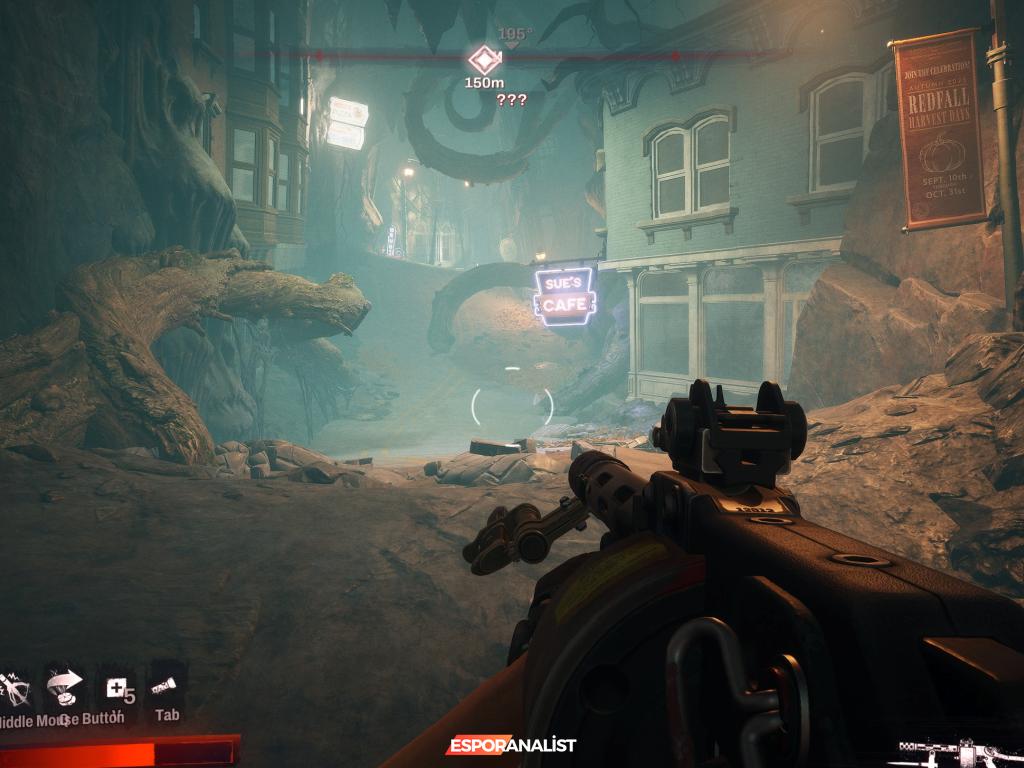
Task: Click the 150m objective diamond marker
Action: [483, 58]
